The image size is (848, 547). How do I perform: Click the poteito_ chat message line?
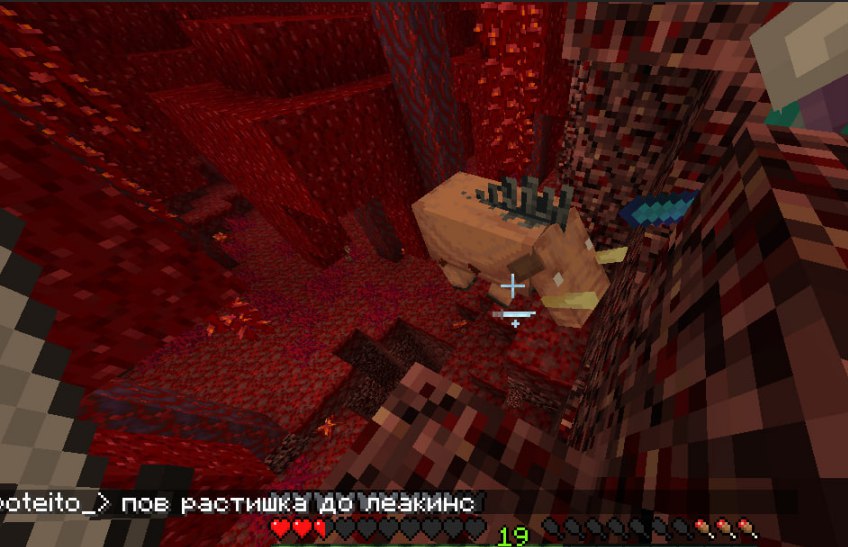[237, 502]
